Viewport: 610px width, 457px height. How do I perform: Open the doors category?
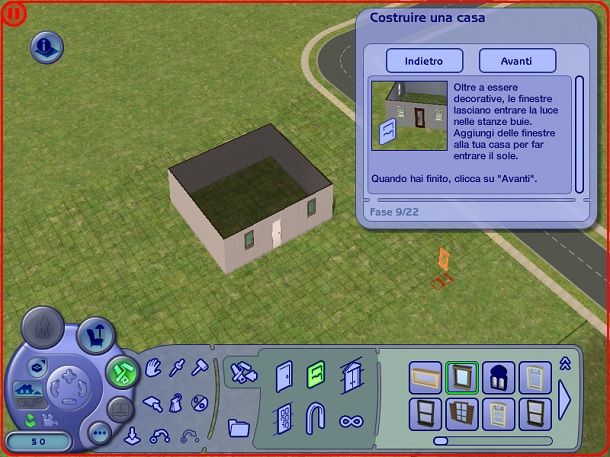[284, 375]
